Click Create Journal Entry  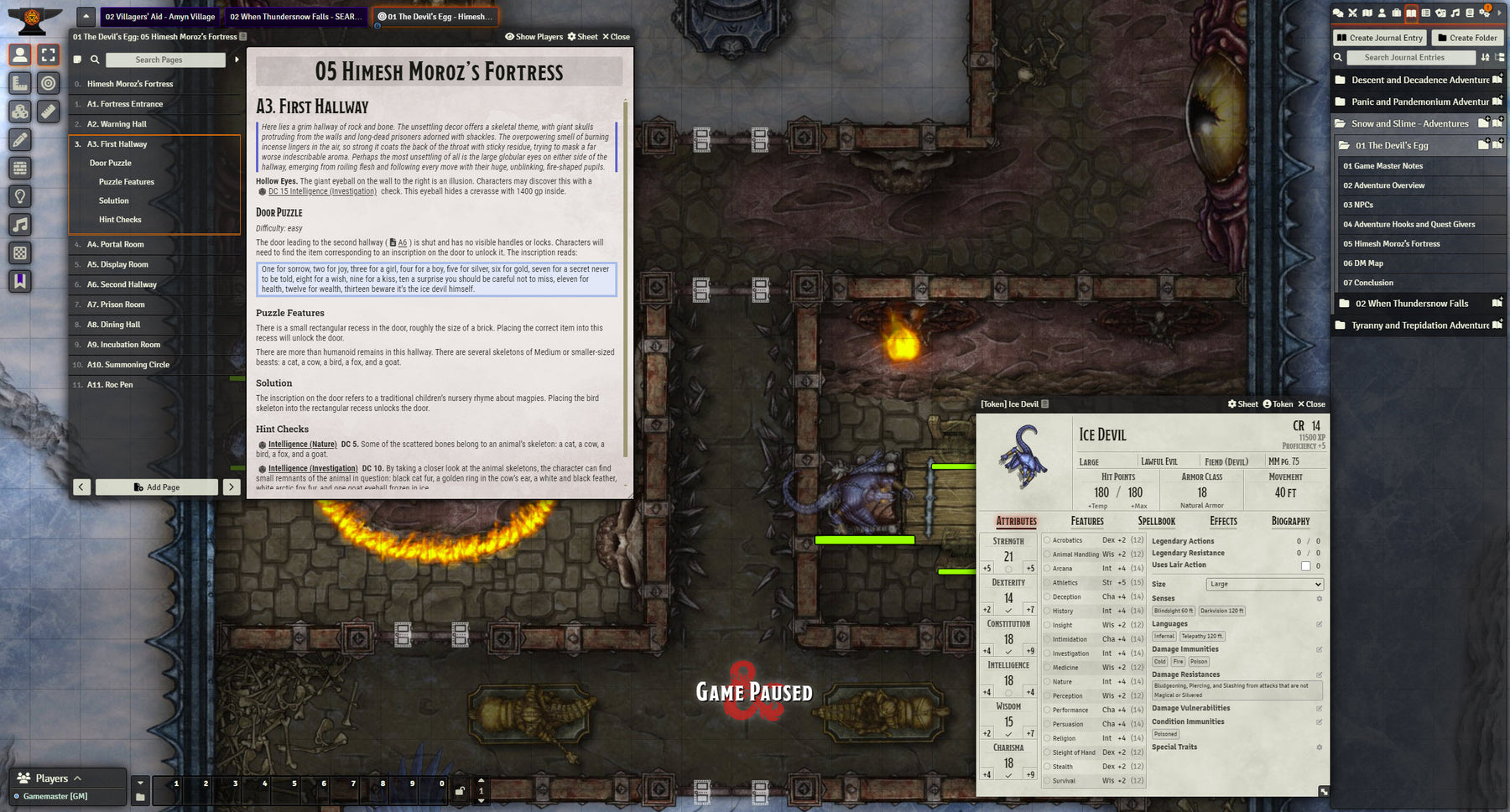[x=1380, y=38]
